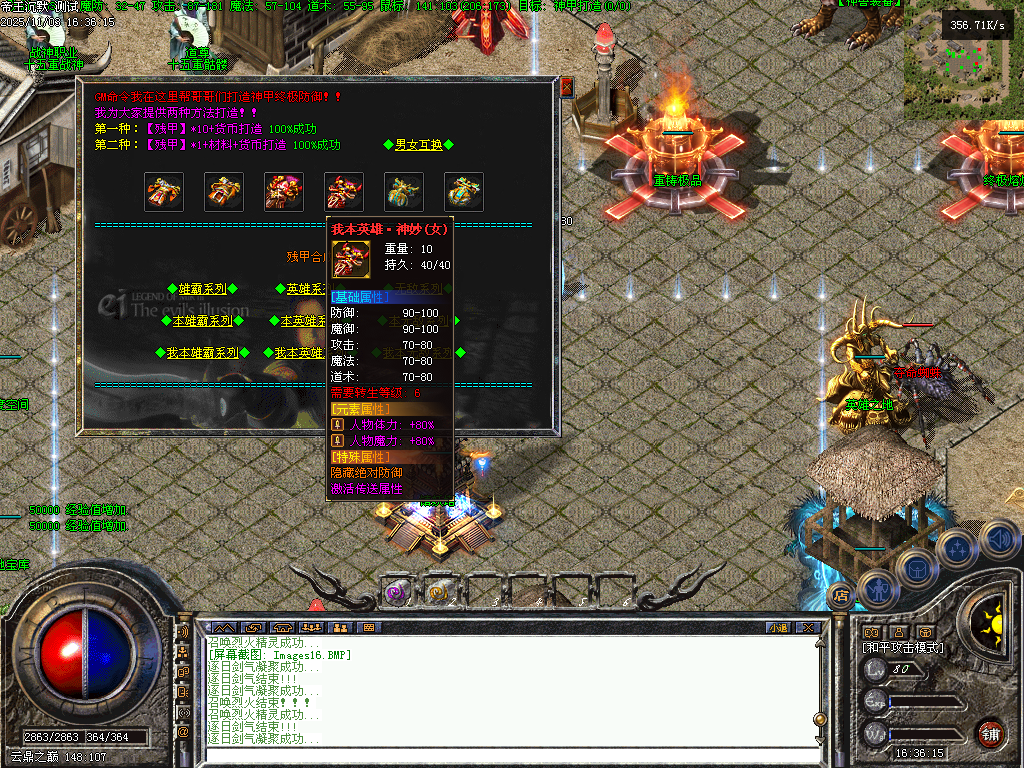Pick the last teal armor icon in the dialog
Viewport: 1024px width, 768px height.
[464, 192]
